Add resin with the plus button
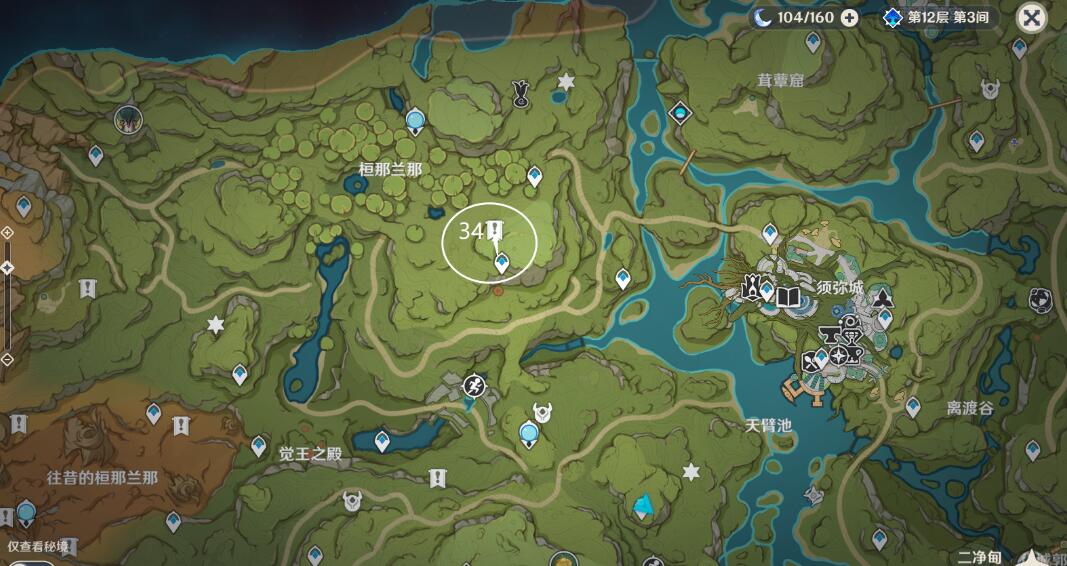 [849, 18]
